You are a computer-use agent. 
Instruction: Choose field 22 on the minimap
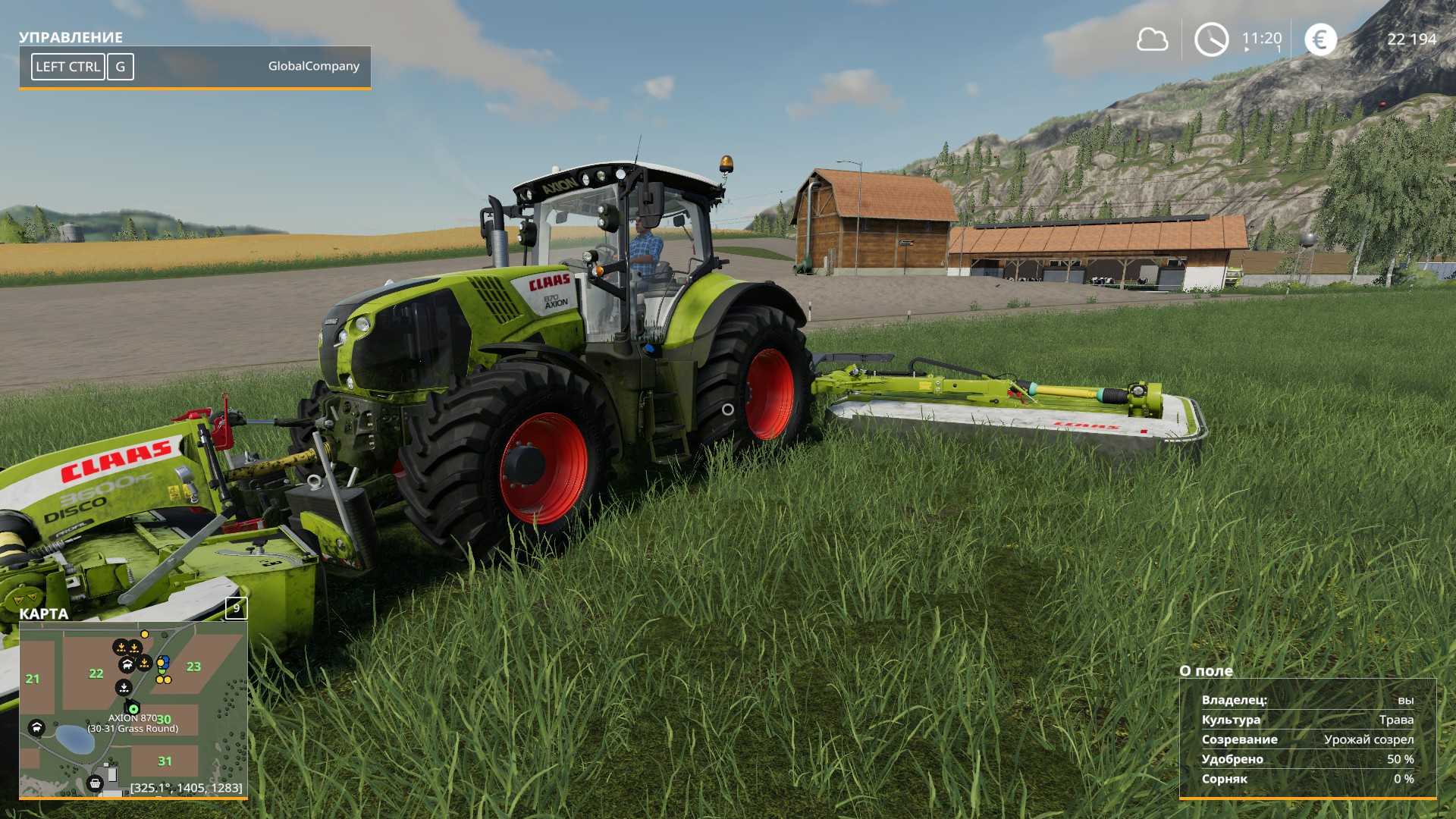pyautogui.click(x=96, y=673)
